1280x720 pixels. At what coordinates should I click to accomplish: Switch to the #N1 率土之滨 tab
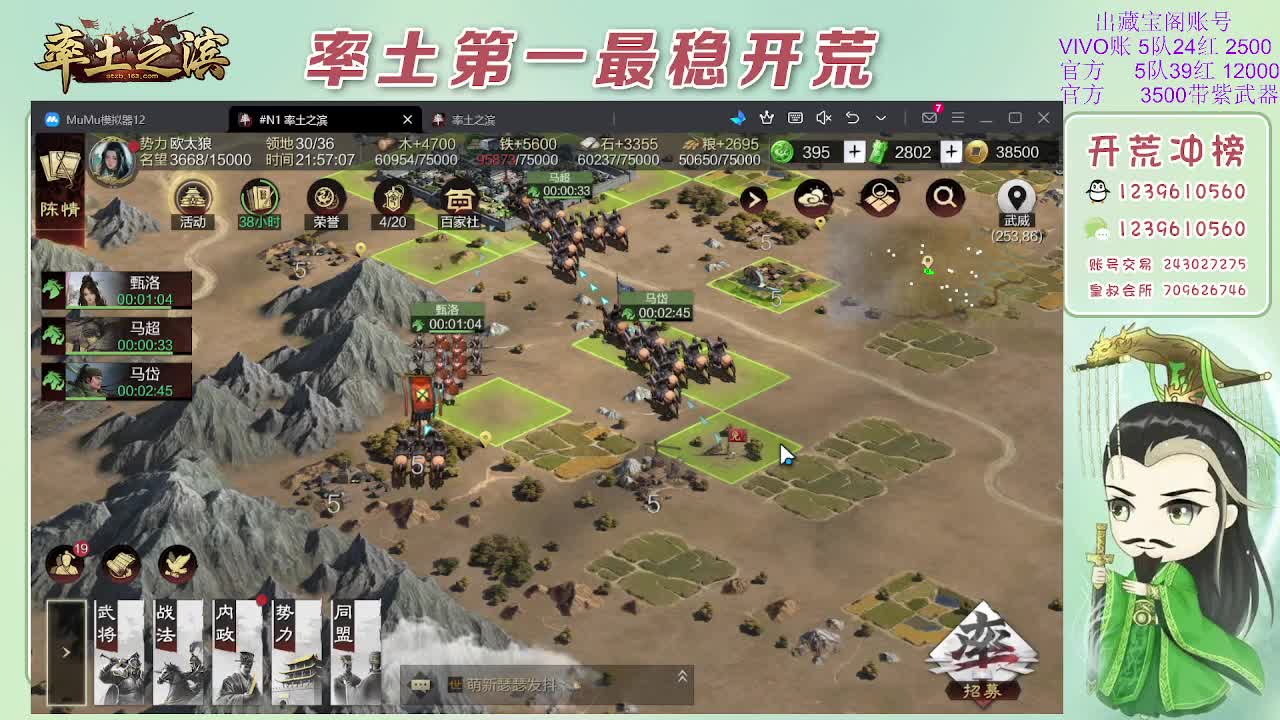pos(312,118)
